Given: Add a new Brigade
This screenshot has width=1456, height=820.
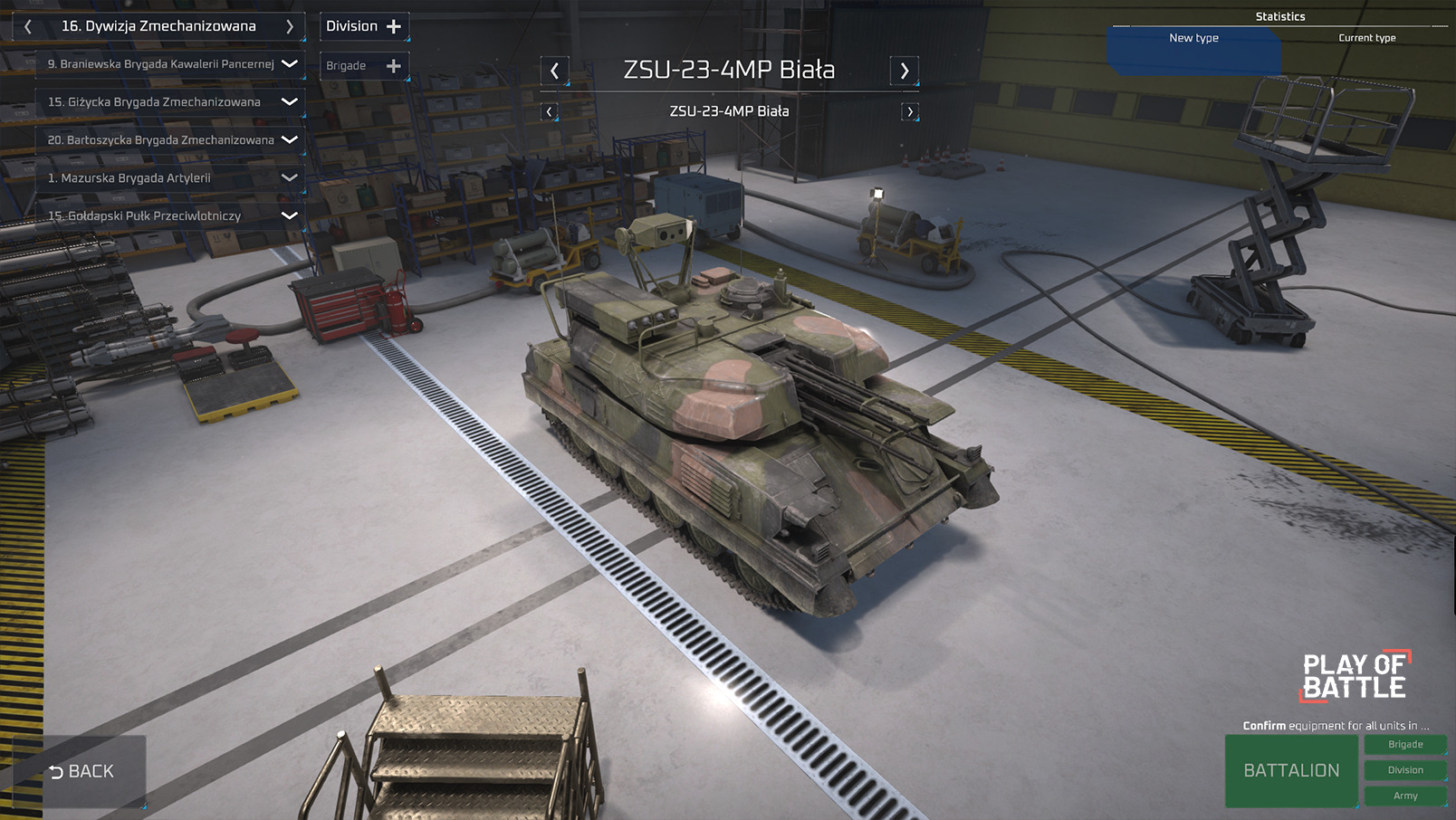Looking at the screenshot, I should pos(364,66).
